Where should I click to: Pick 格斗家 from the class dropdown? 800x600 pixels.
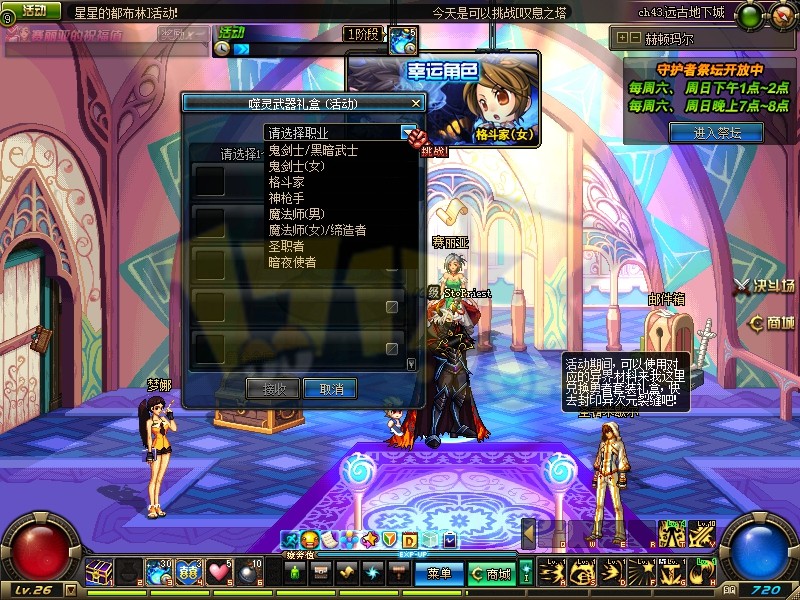click(287, 183)
